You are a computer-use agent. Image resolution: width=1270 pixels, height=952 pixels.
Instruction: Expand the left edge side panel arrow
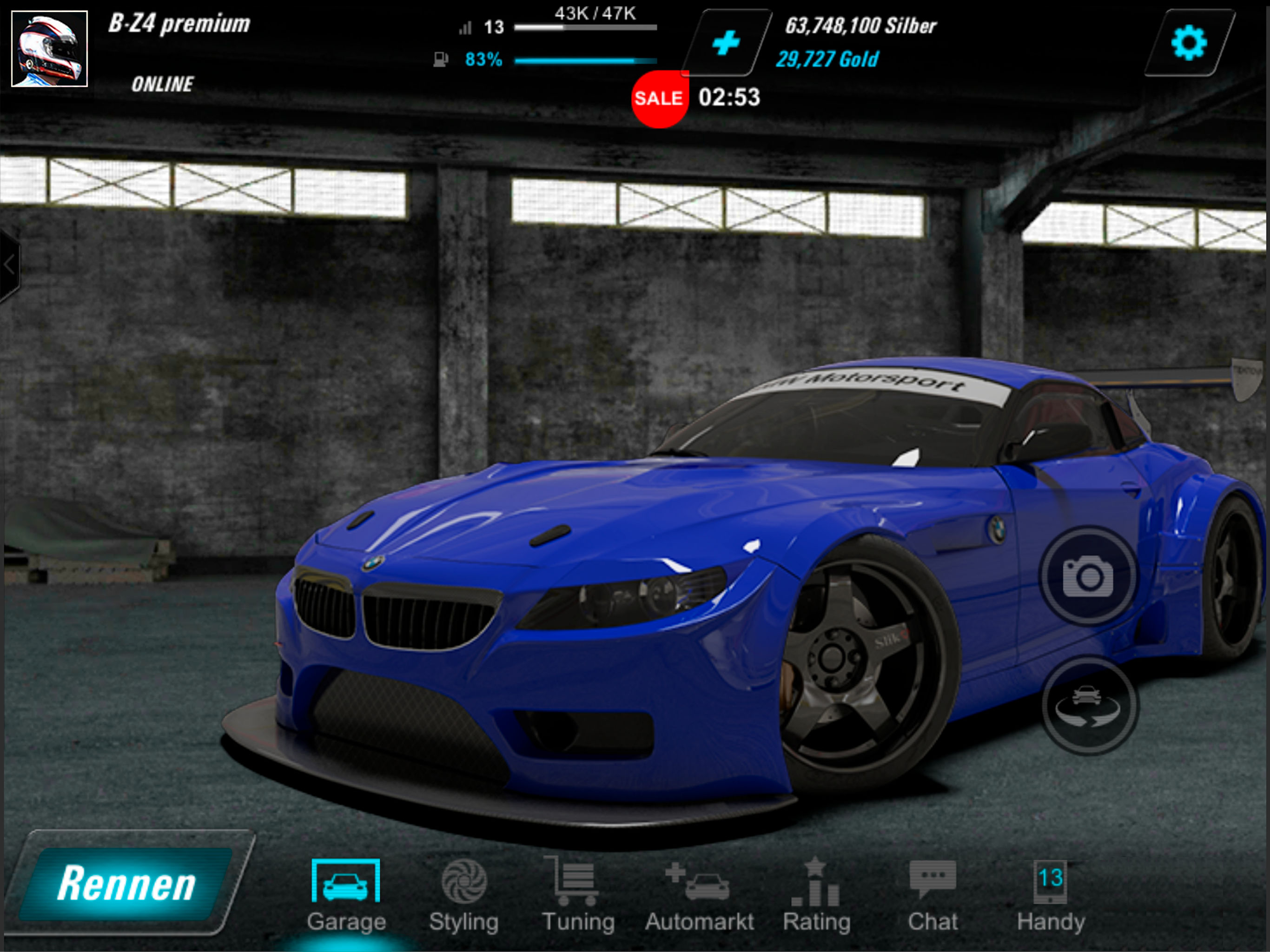click(9, 265)
